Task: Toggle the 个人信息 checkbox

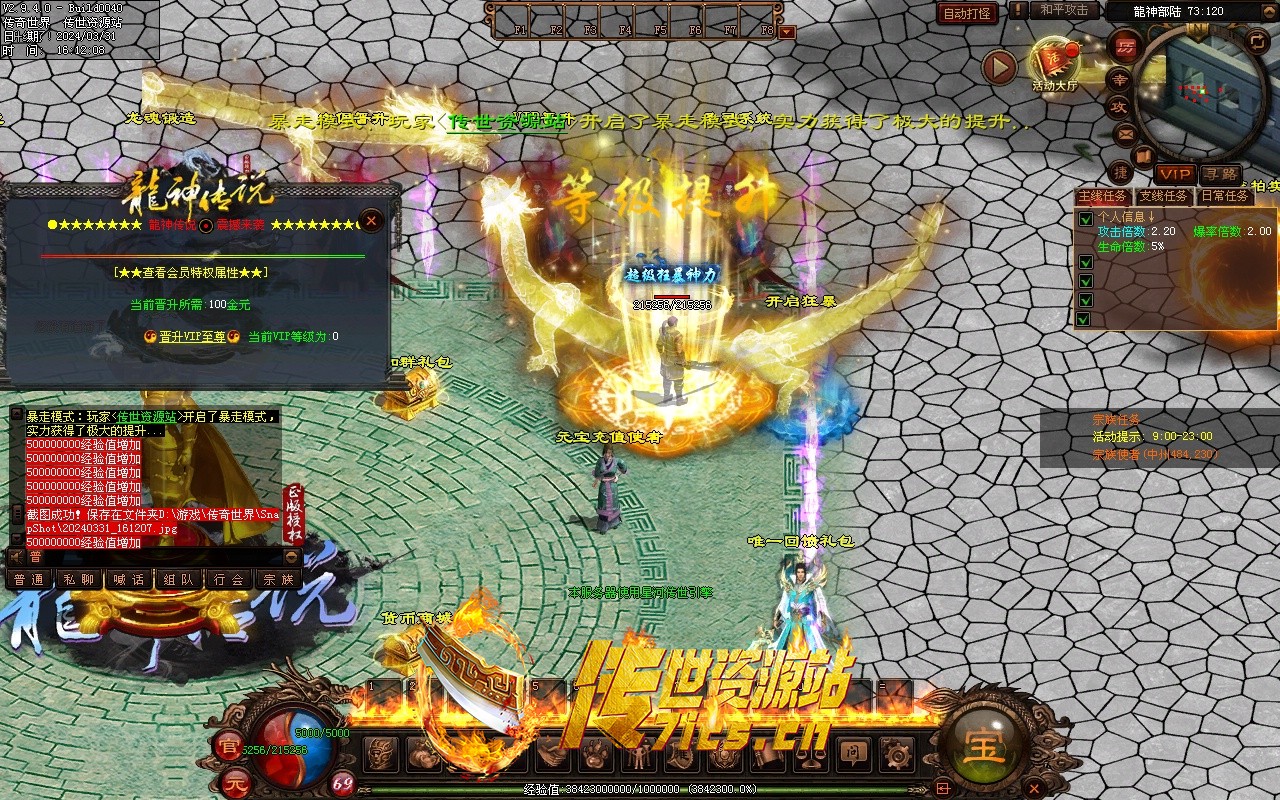Action: coord(1085,218)
